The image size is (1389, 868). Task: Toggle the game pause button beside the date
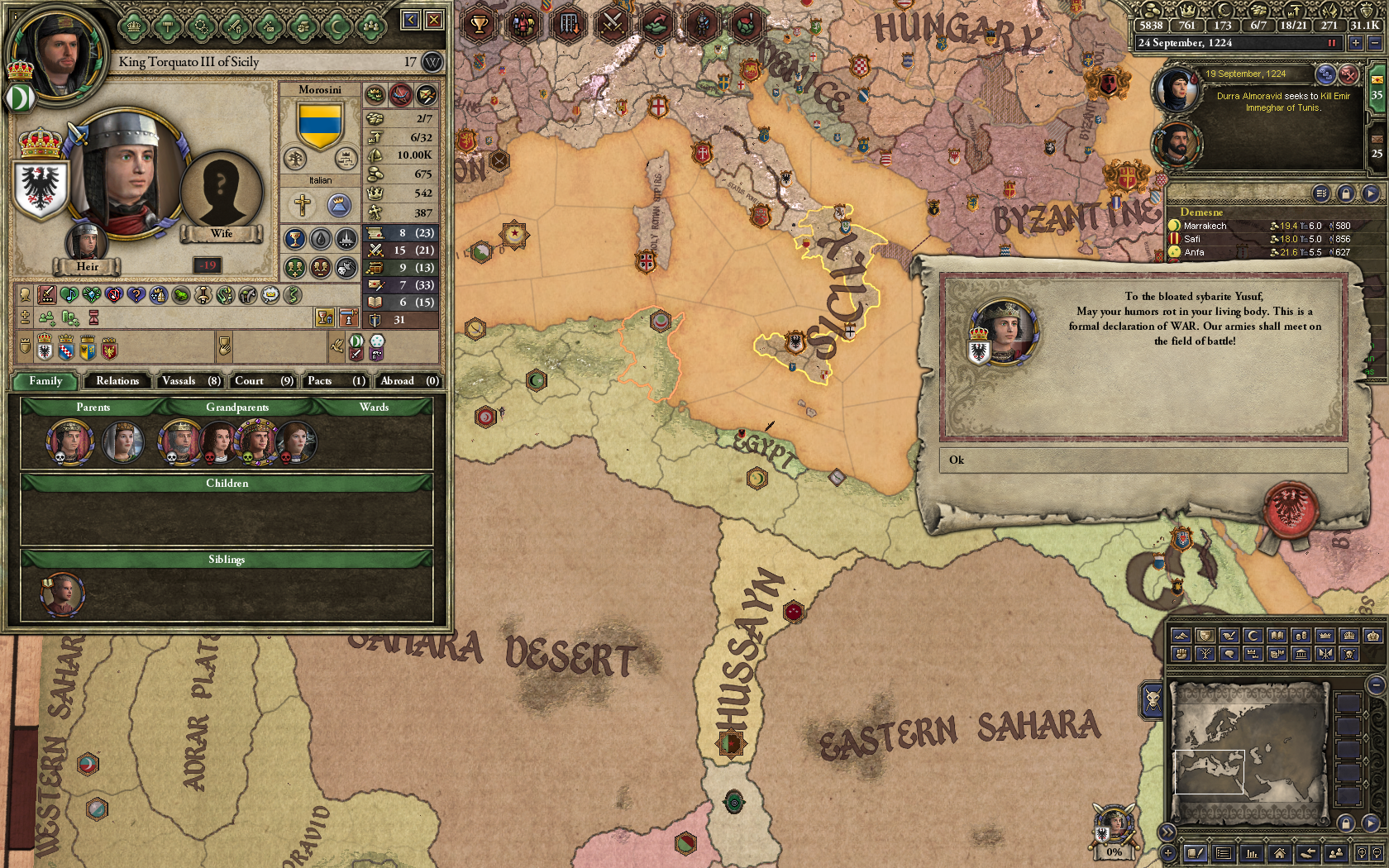(1331, 43)
